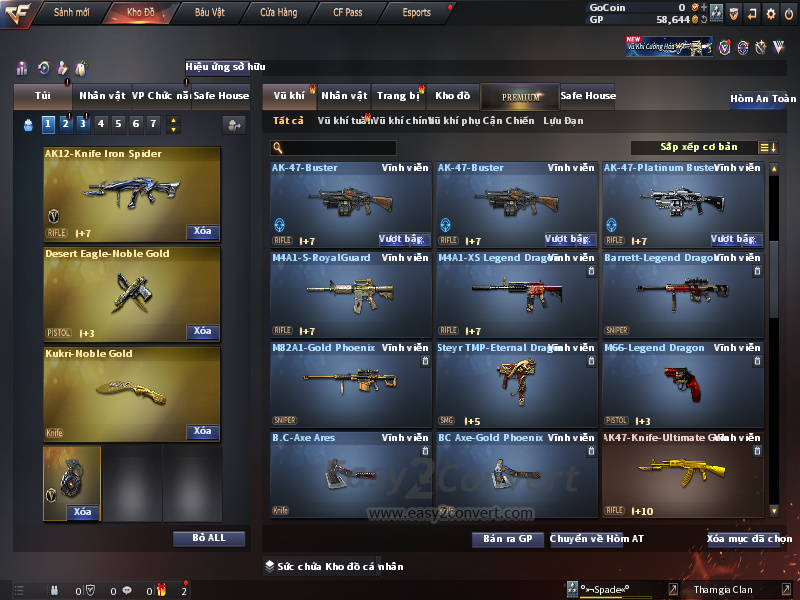The width and height of the screenshot is (800, 600).
Task: Open the Hòm An Toàn safe box
Action: (x=763, y=99)
